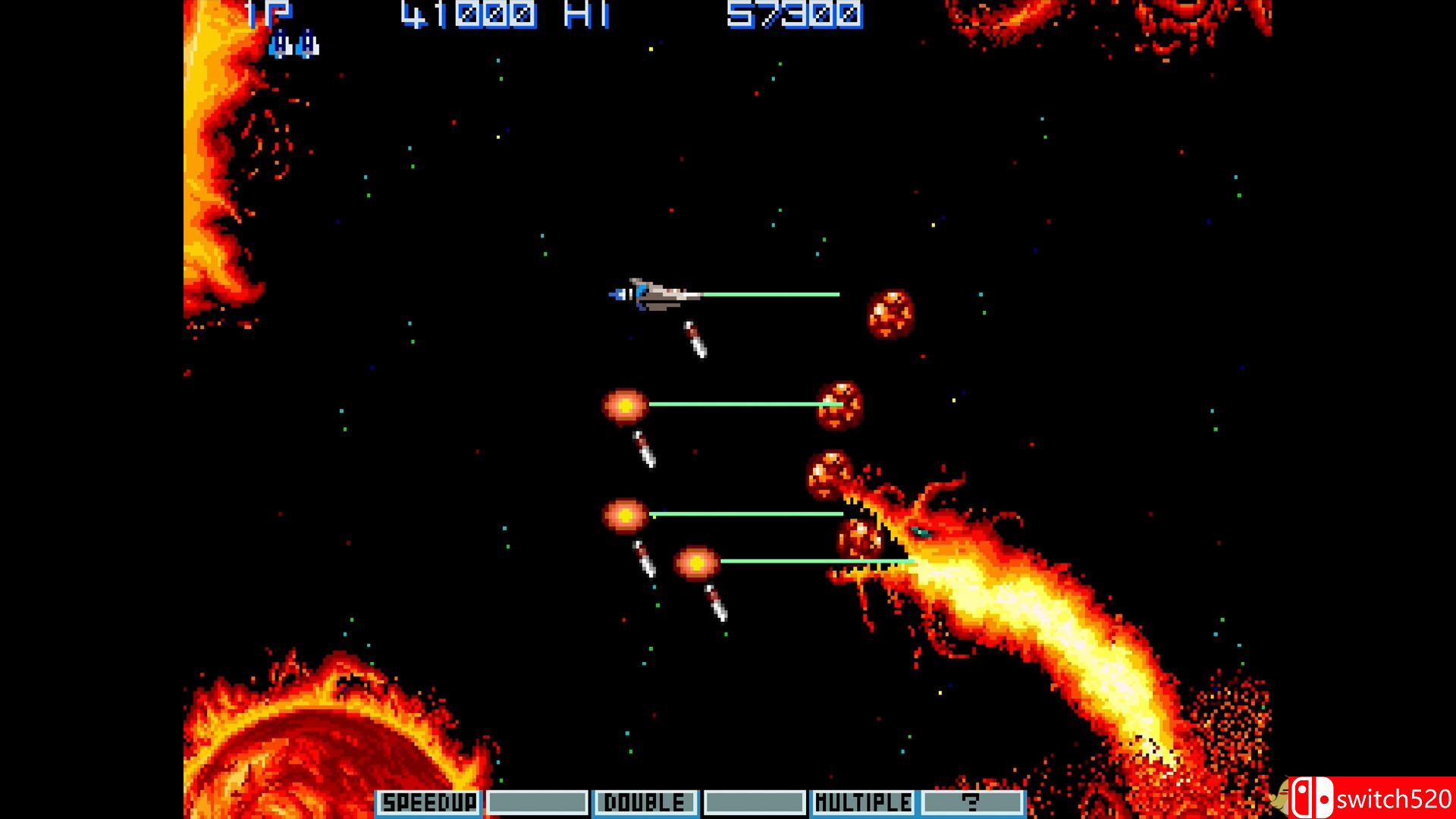Choose the DOUBLE power-up slot

point(645,802)
